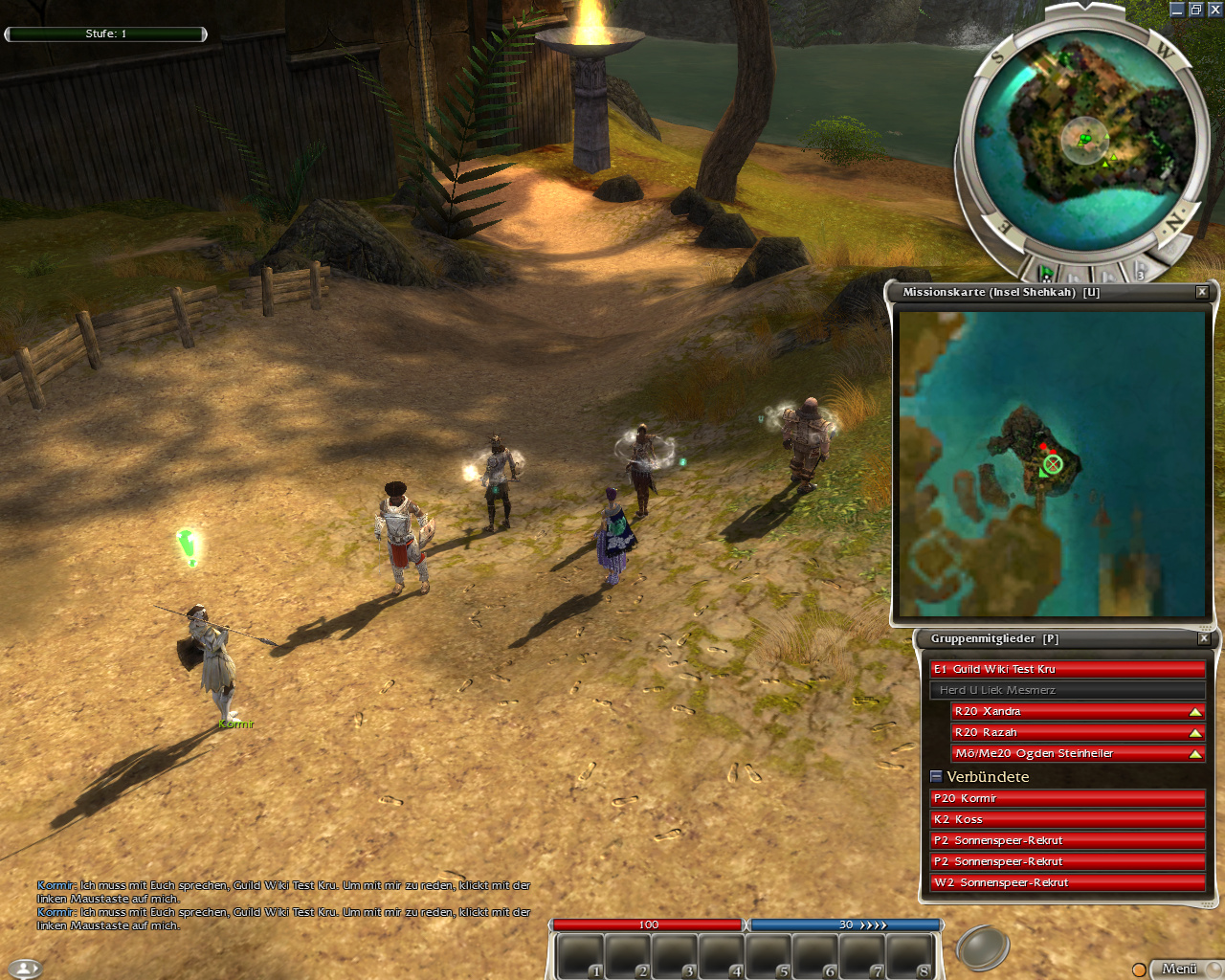This screenshot has width=1225, height=980.
Task: Select ally K2 Koss
Action: [x=1066, y=819]
